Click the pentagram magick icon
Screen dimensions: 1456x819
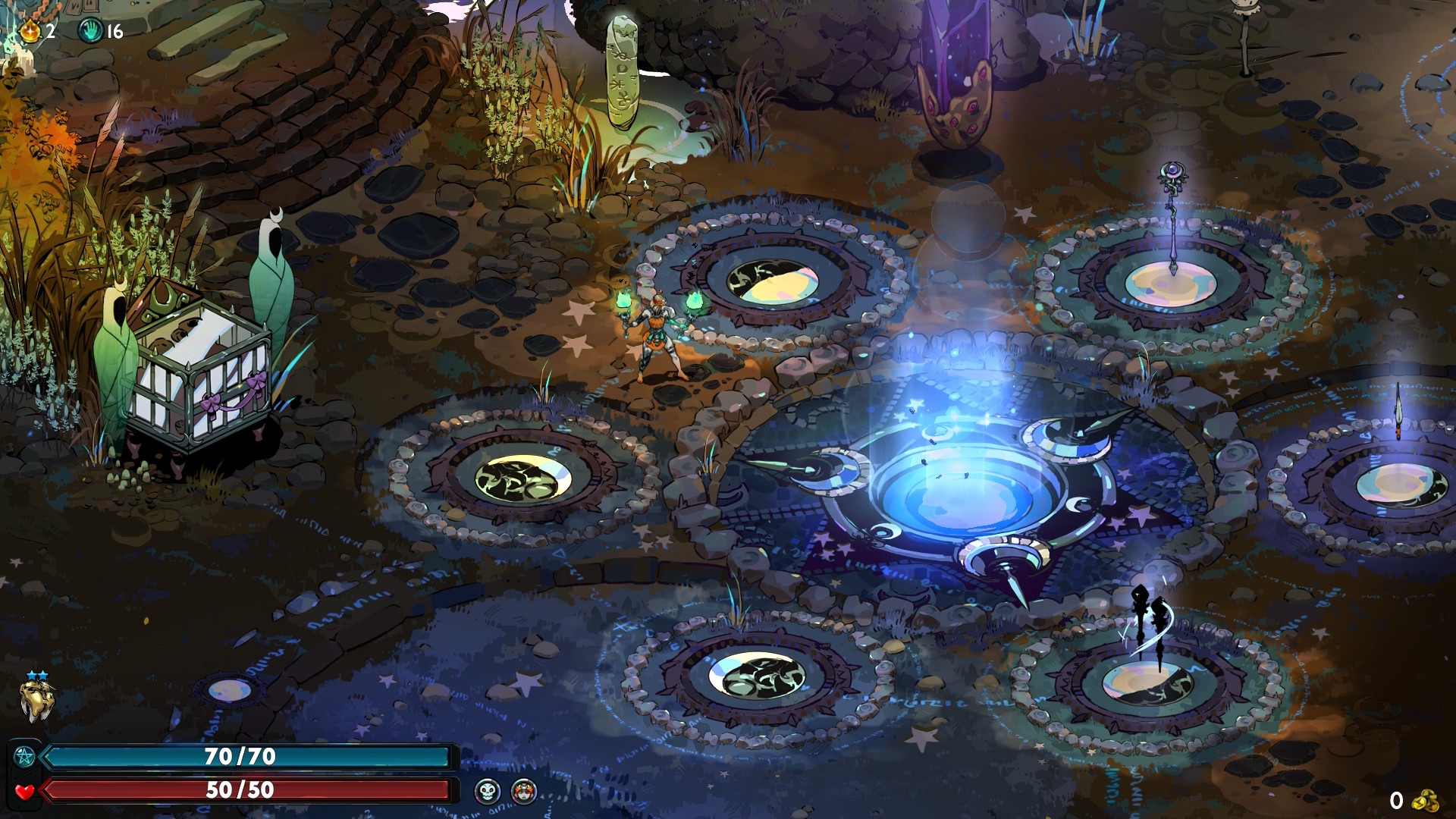click(24, 756)
